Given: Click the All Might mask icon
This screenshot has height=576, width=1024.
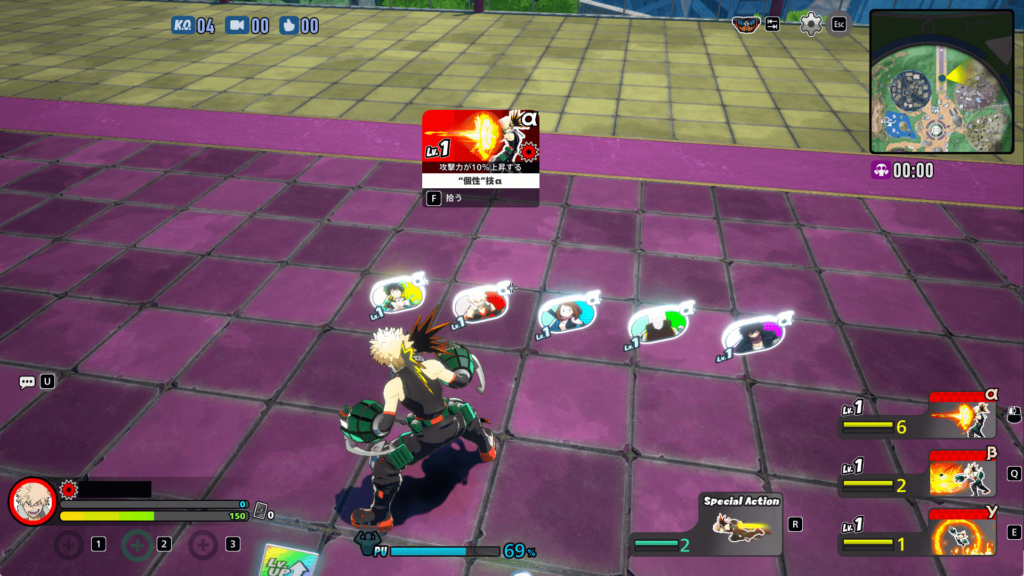Looking at the screenshot, I should (x=746, y=24).
